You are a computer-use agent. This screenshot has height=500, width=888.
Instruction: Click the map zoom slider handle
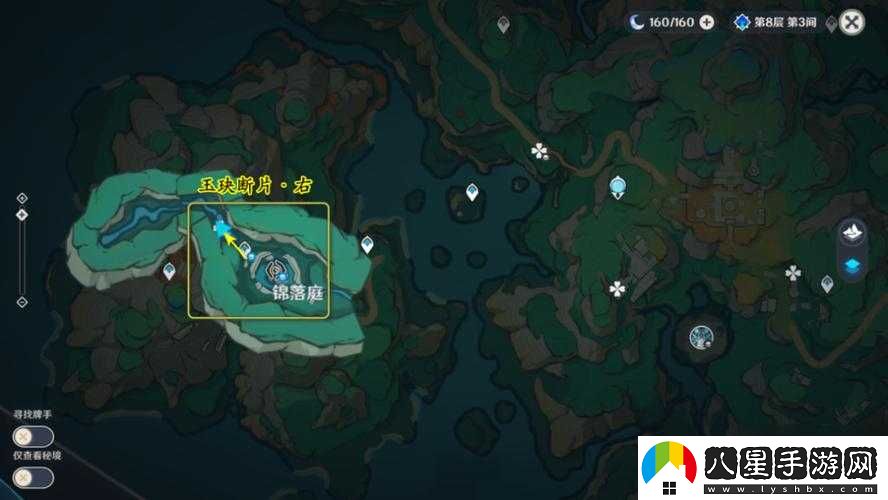22,213
